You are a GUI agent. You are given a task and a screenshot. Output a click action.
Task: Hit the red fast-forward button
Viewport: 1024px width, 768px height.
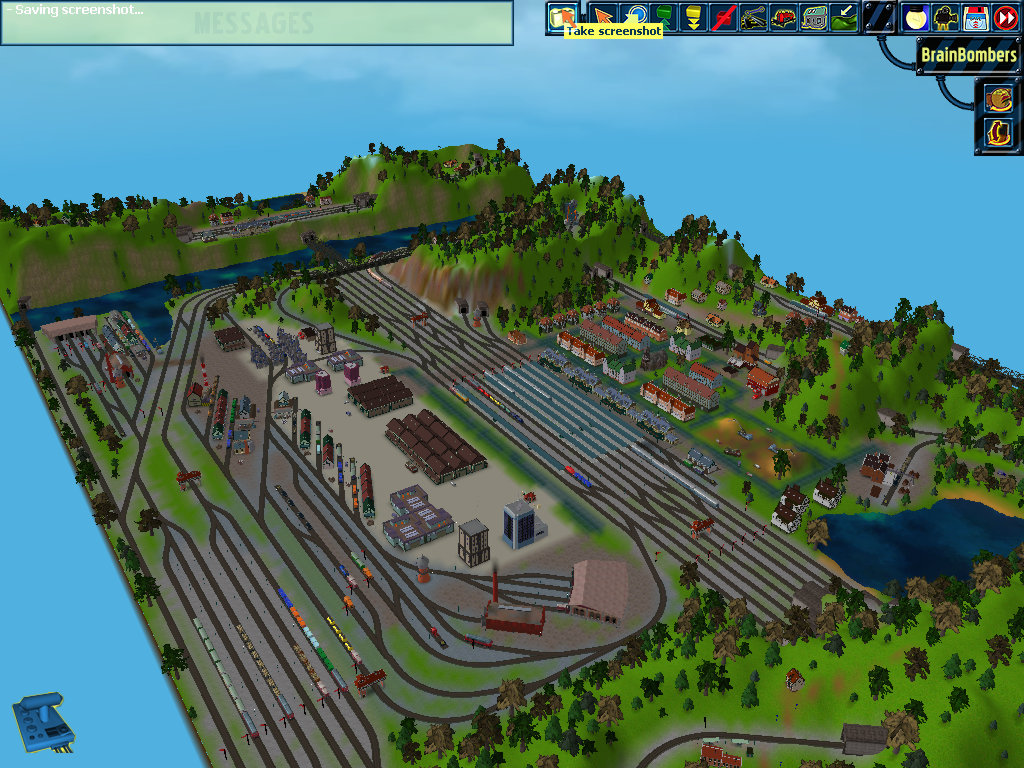click(x=1005, y=17)
